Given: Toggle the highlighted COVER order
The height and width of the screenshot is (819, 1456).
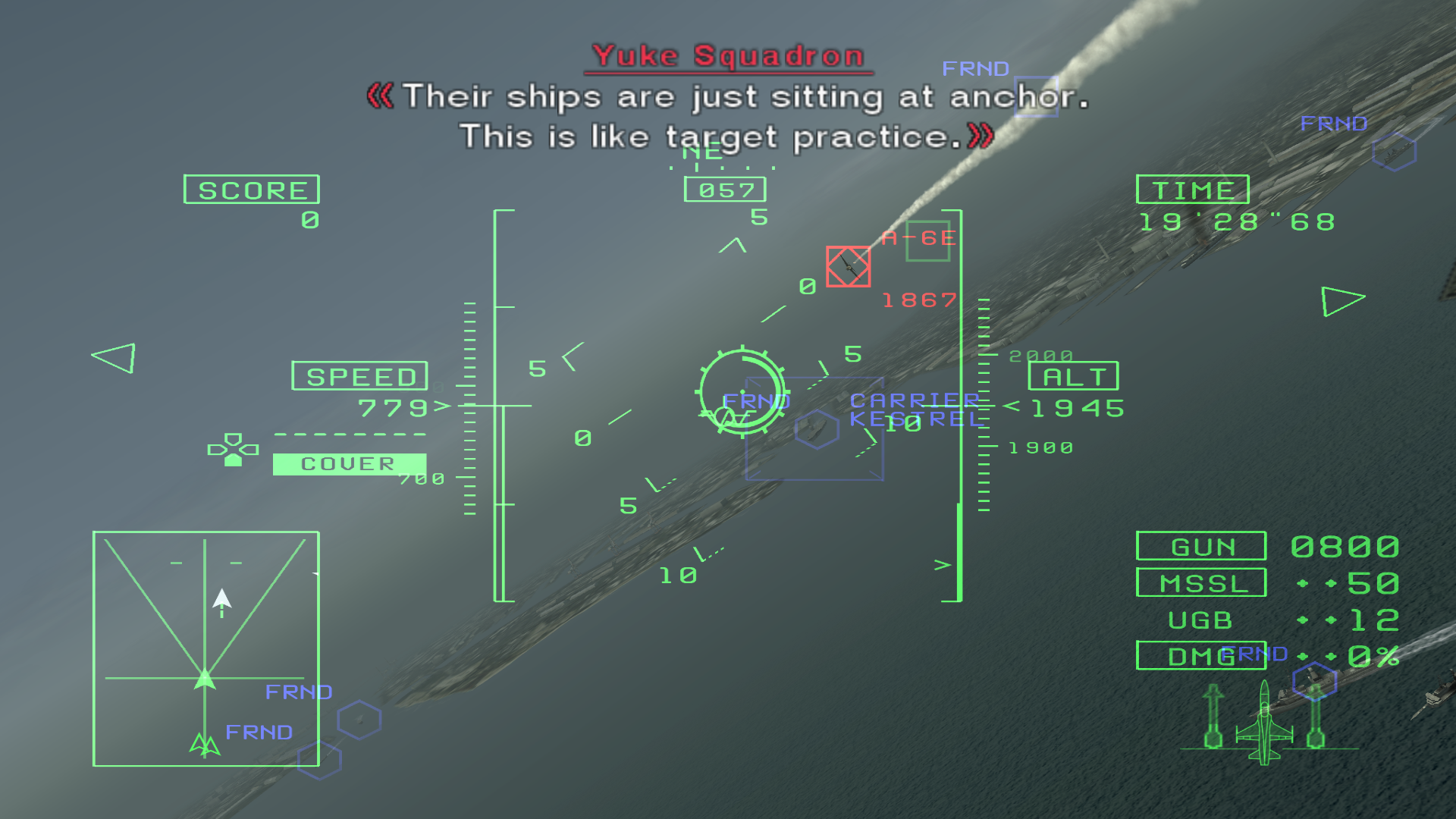Looking at the screenshot, I should tap(348, 463).
